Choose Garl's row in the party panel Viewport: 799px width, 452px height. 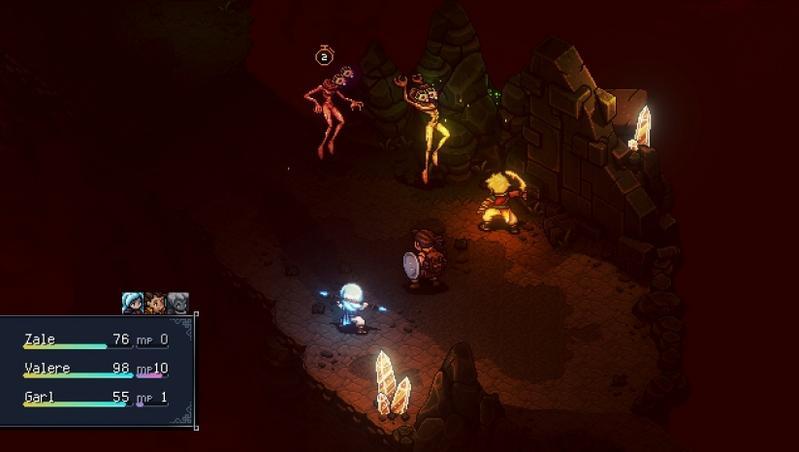coord(96,398)
